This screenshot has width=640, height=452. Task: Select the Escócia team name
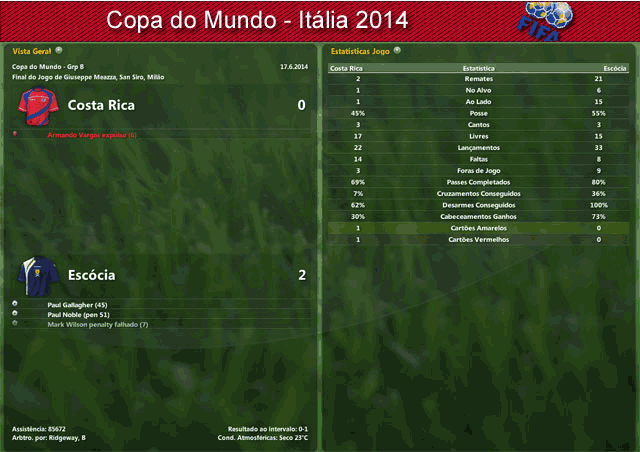91,275
